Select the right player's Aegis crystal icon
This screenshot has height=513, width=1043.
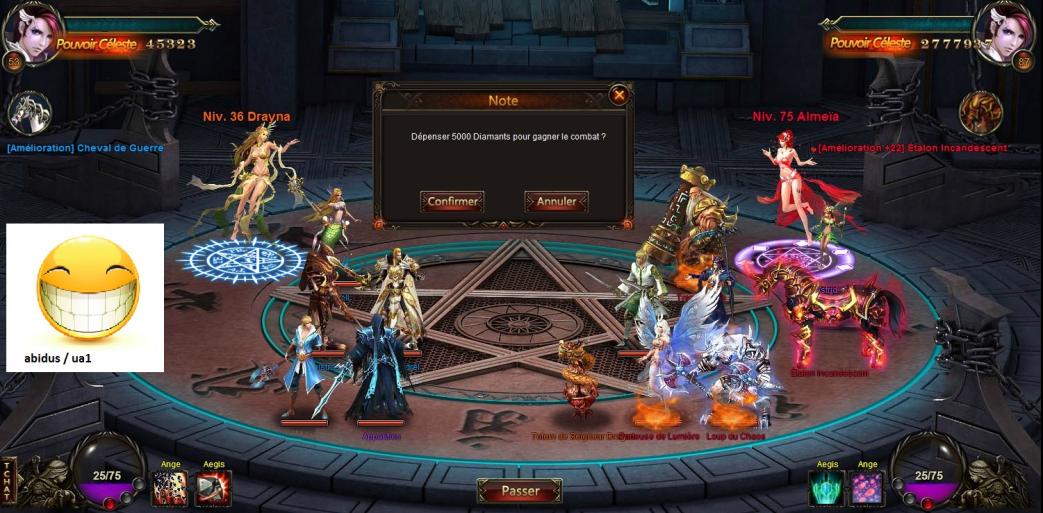[x=826, y=488]
